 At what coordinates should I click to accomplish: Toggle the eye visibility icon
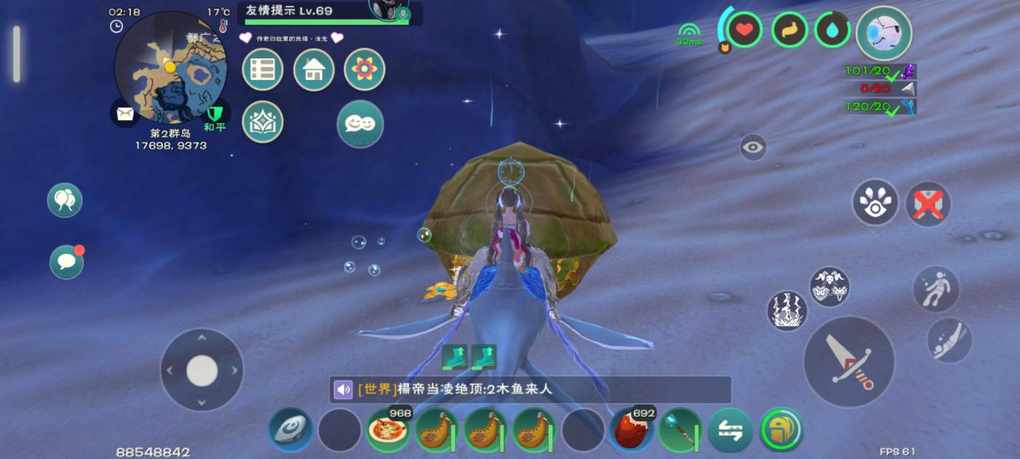click(753, 148)
